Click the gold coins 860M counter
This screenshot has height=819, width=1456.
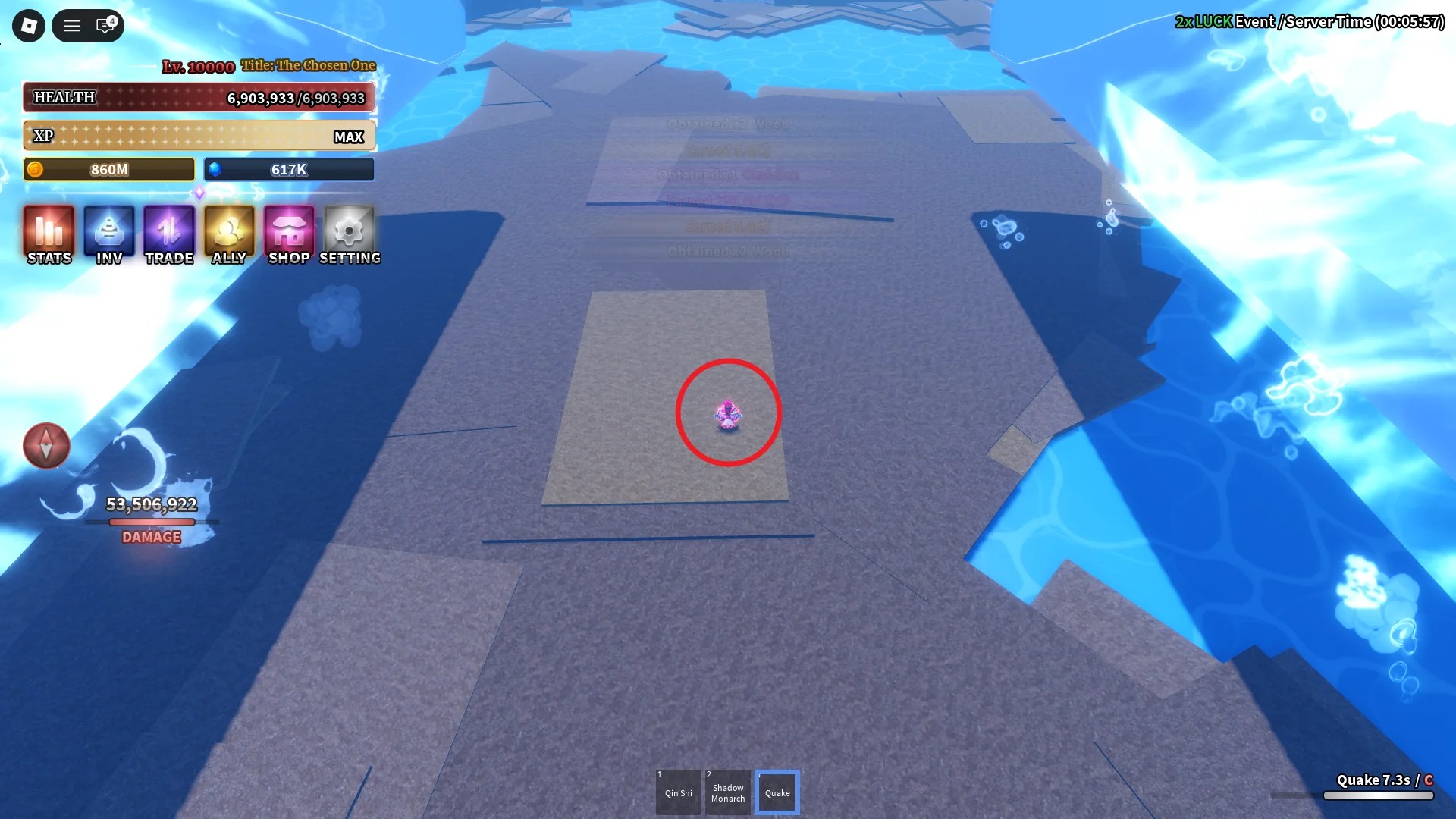[x=108, y=169]
